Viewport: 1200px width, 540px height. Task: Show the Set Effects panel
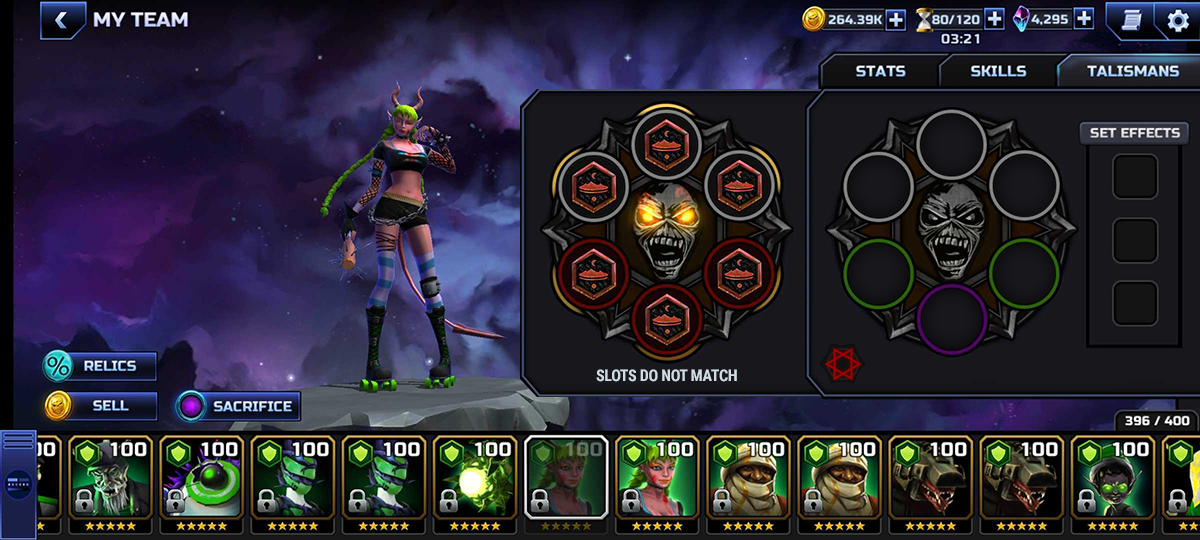[1134, 133]
